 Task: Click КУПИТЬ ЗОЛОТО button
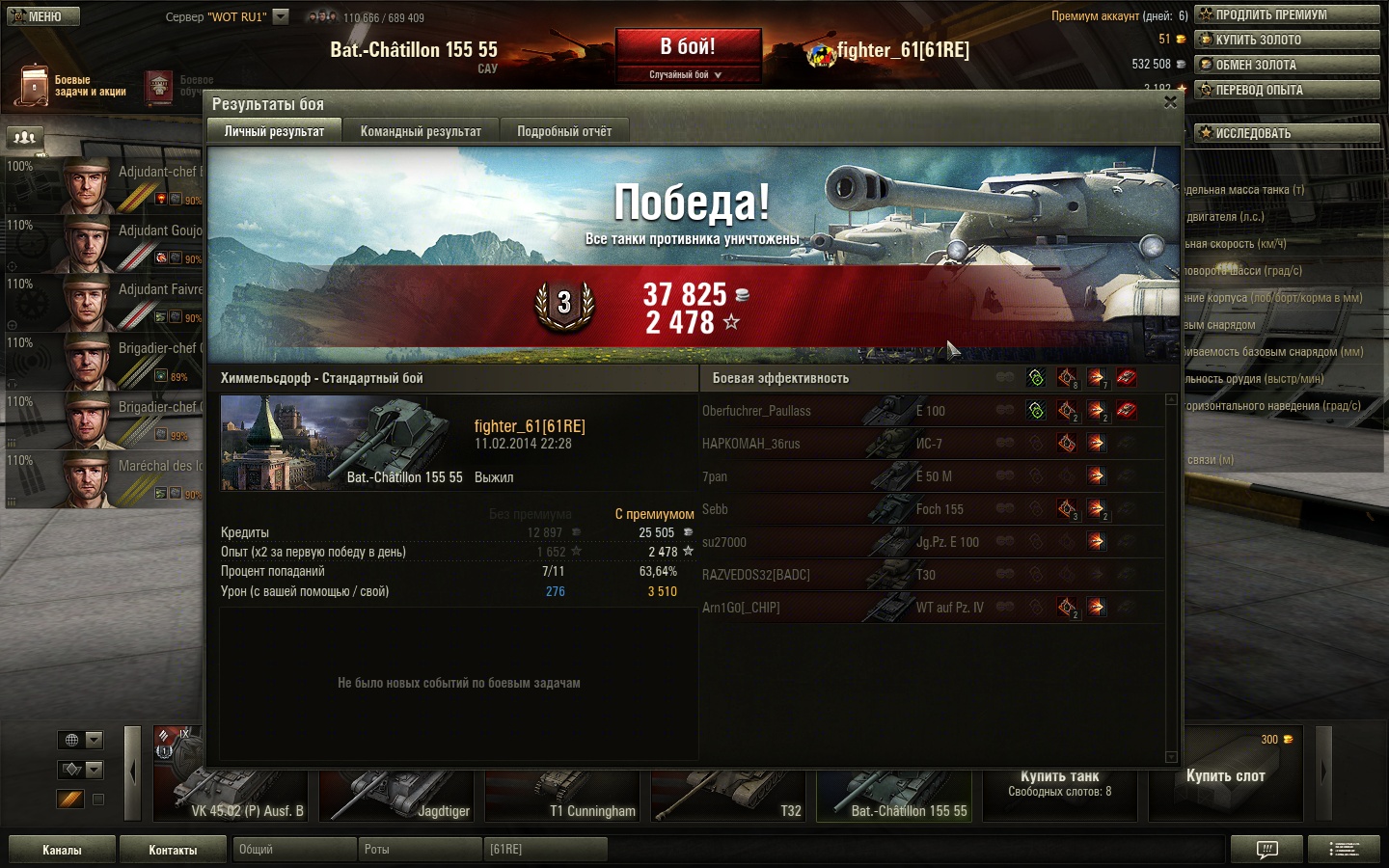point(1287,40)
